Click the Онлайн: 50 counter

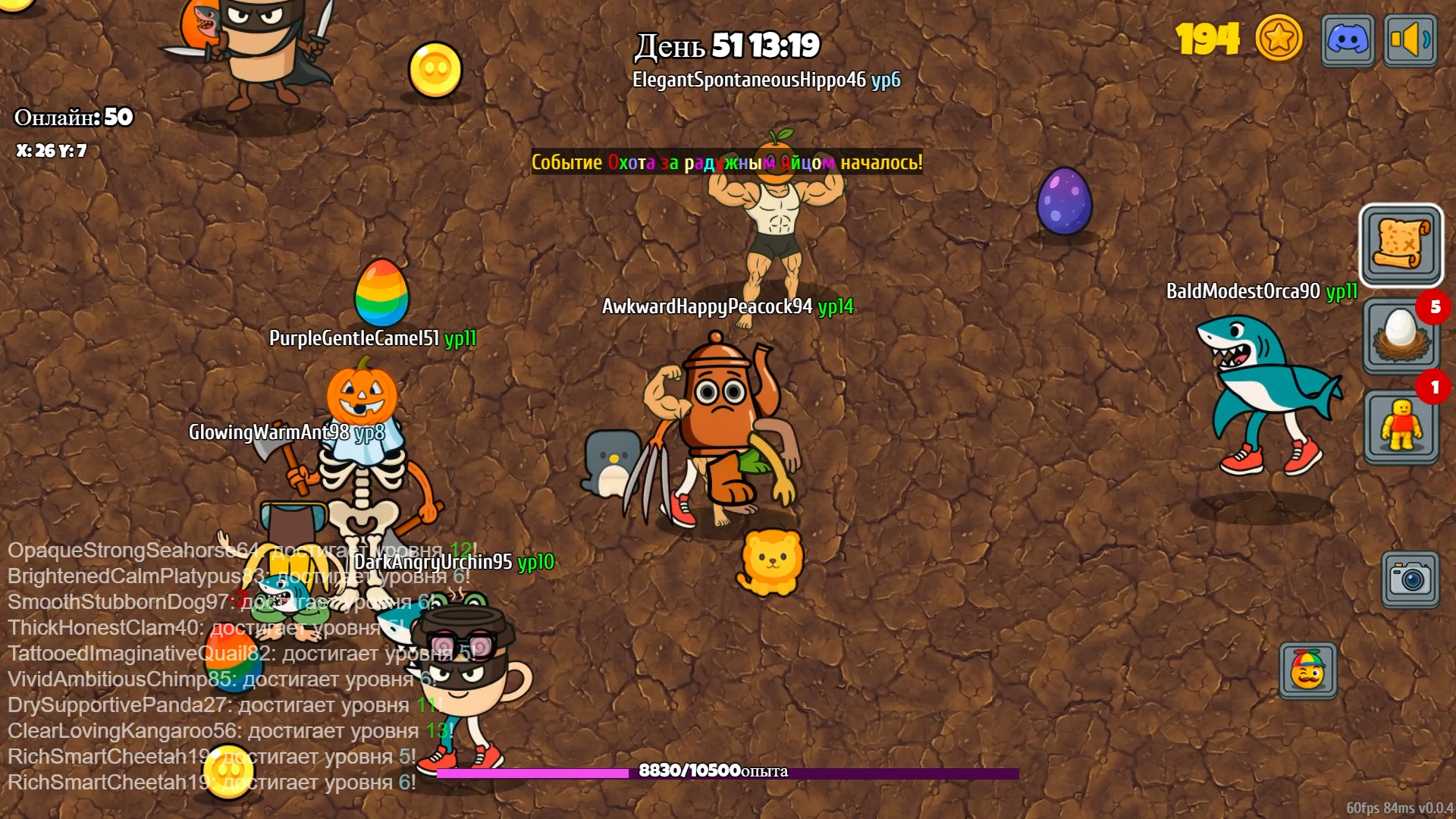72,118
